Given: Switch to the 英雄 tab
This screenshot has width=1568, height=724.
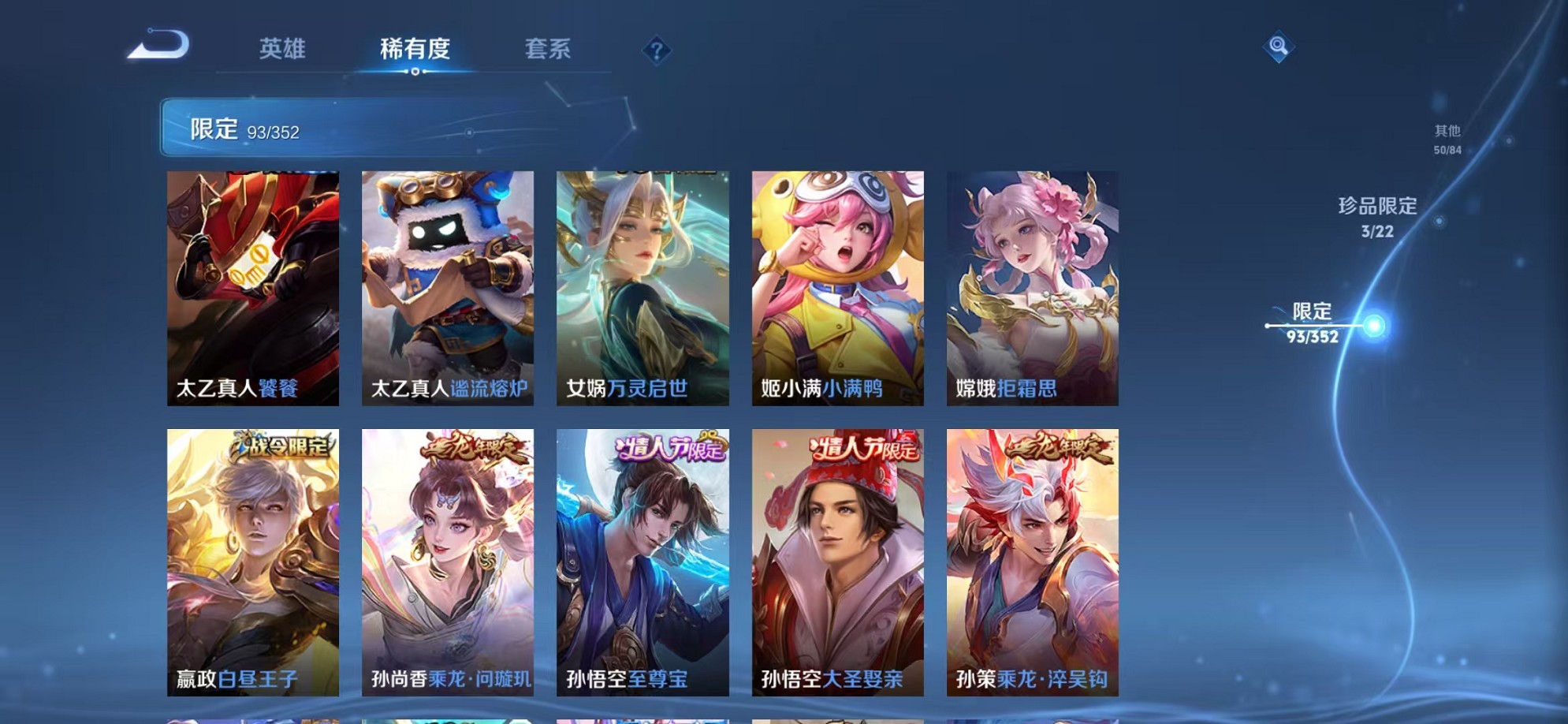Looking at the screenshot, I should [283, 49].
